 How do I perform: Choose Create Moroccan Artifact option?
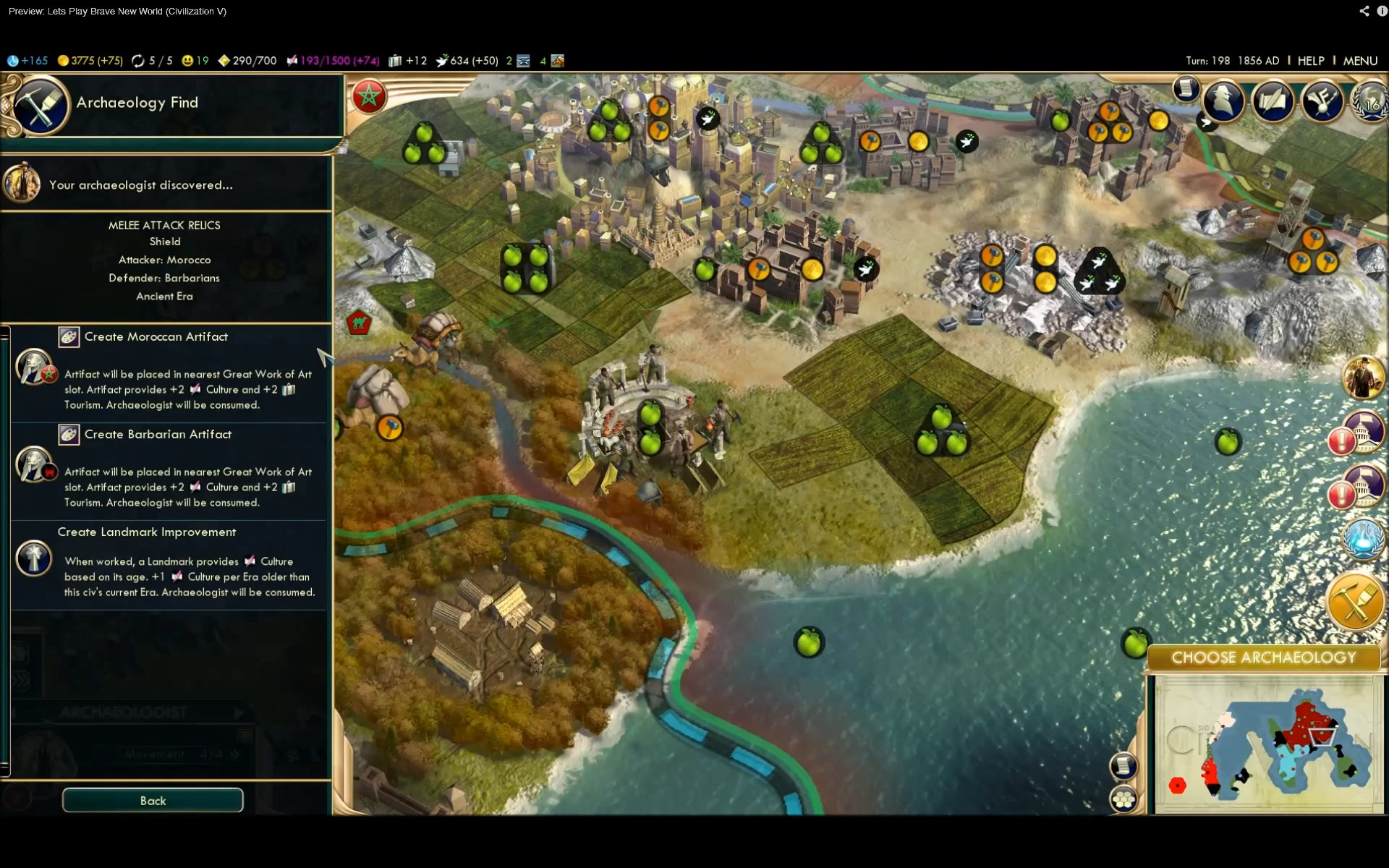tap(156, 337)
